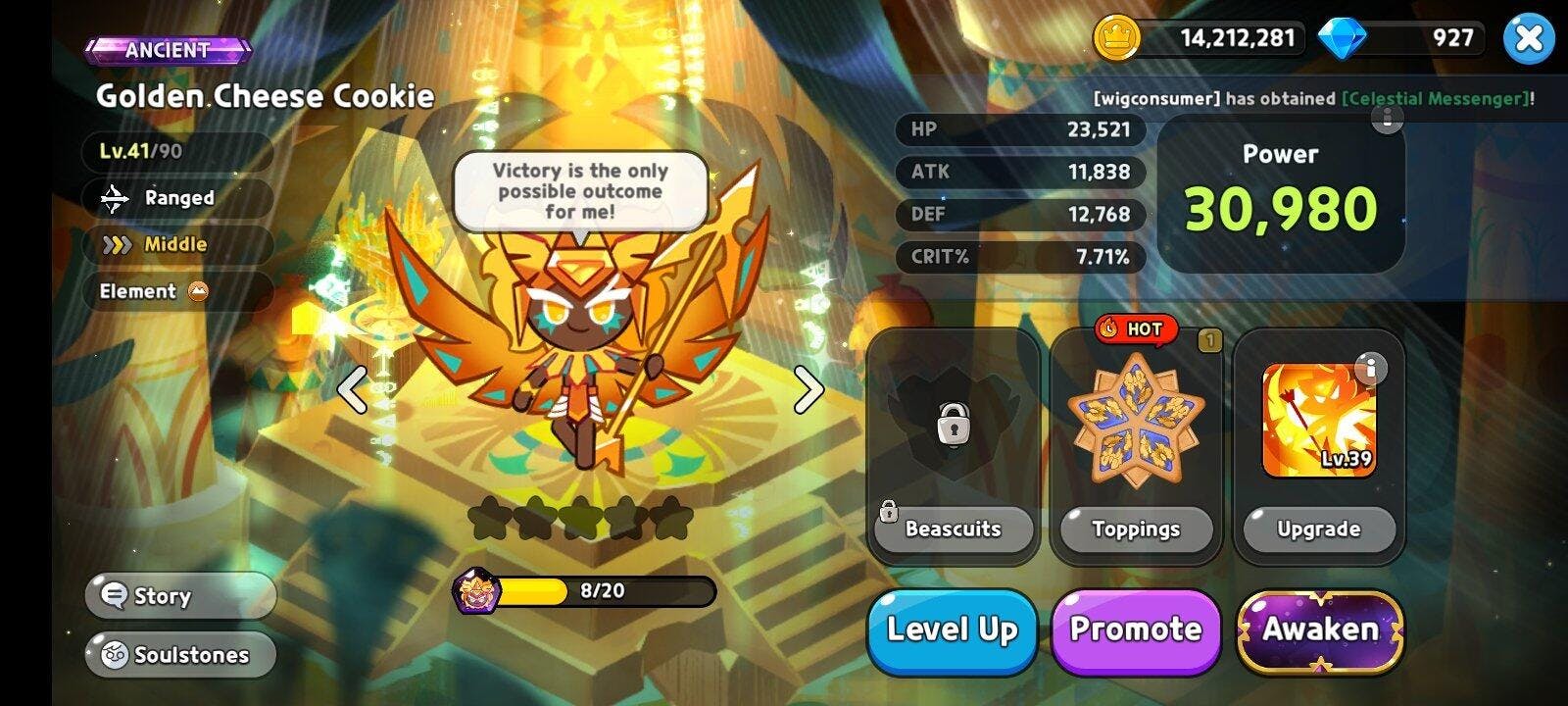The image size is (1568, 706).
Task: Select the Awaken button
Action: 1320,630
